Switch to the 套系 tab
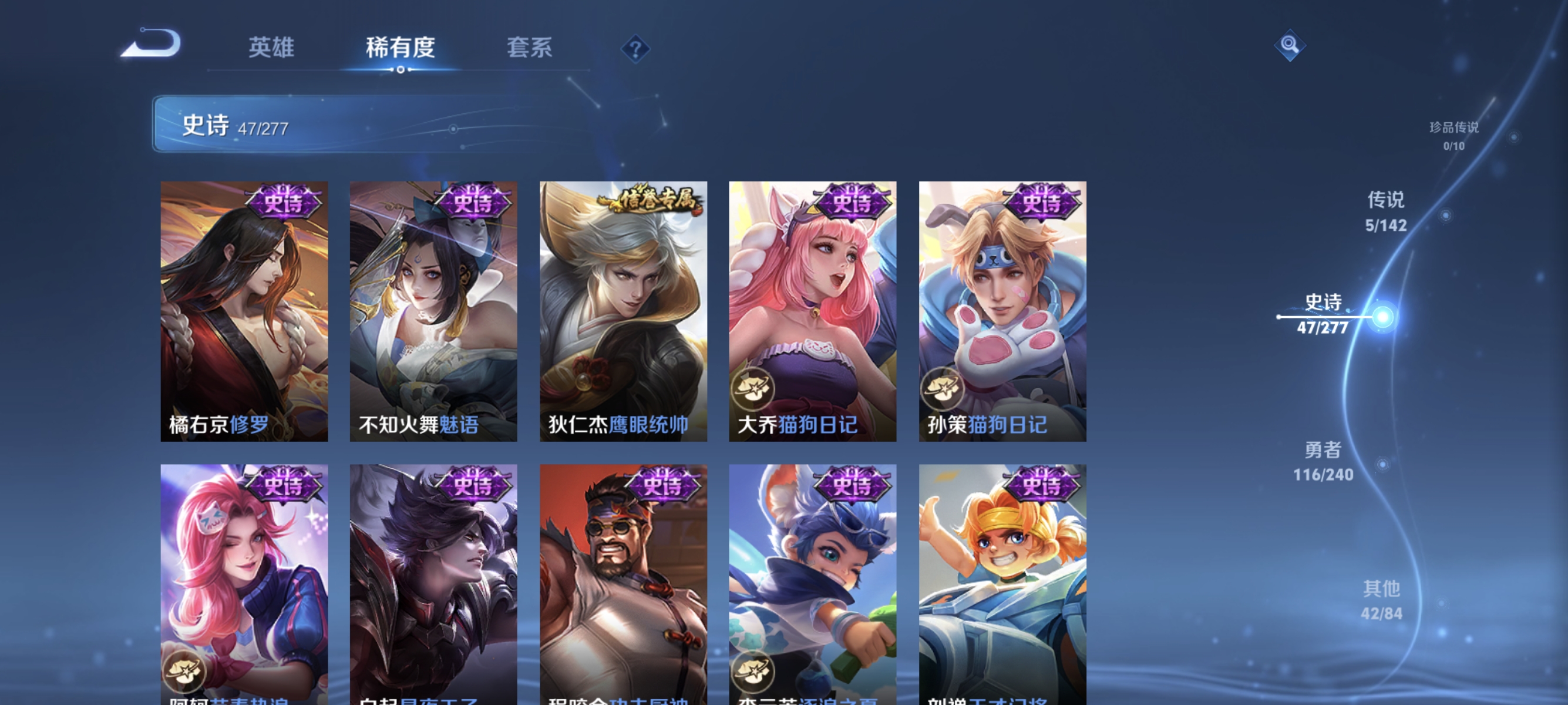The height and width of the screenshot is (705, 1568). pyautogui.click(x=531, y=49)
